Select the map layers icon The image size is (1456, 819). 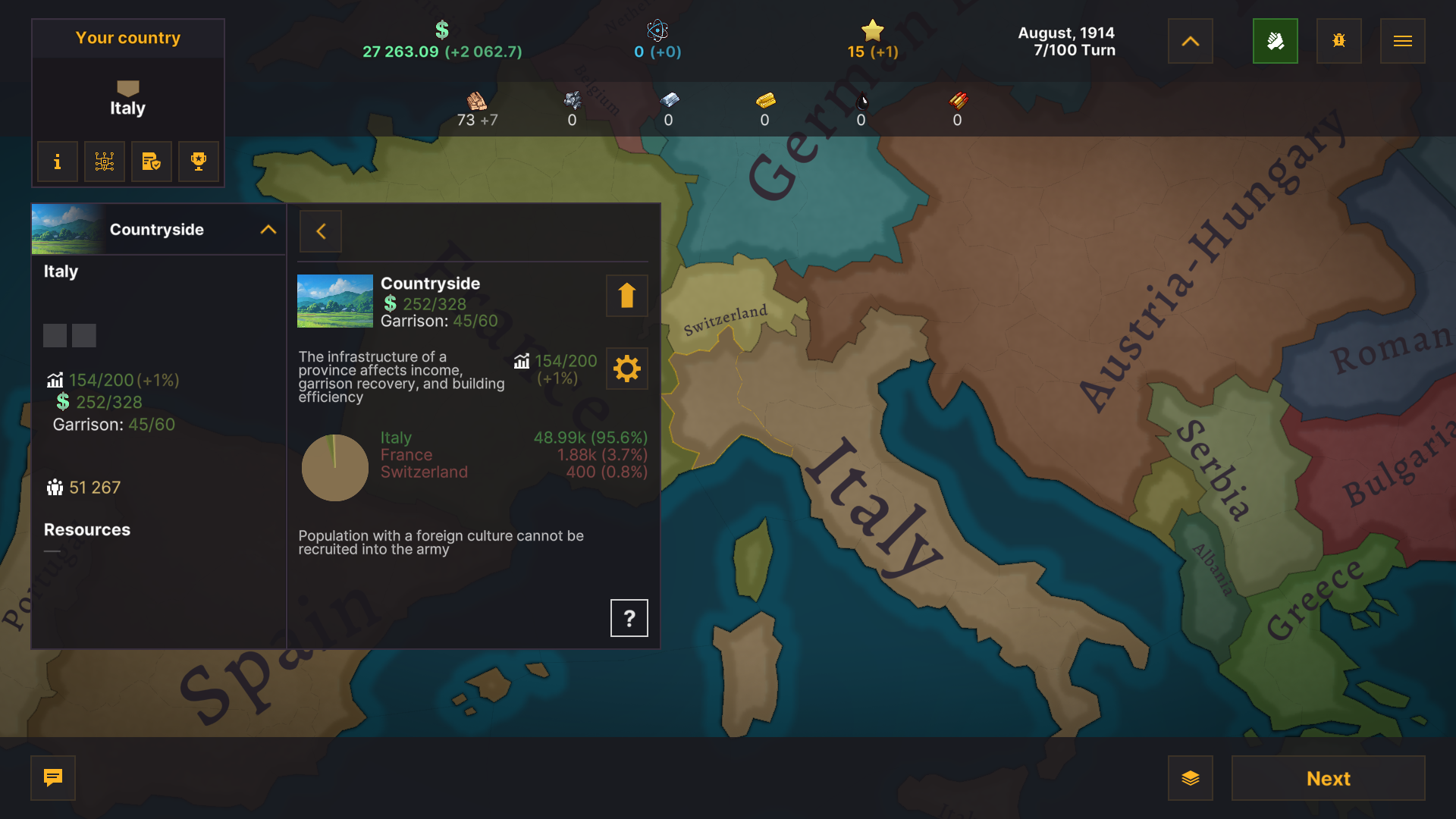1190,778
